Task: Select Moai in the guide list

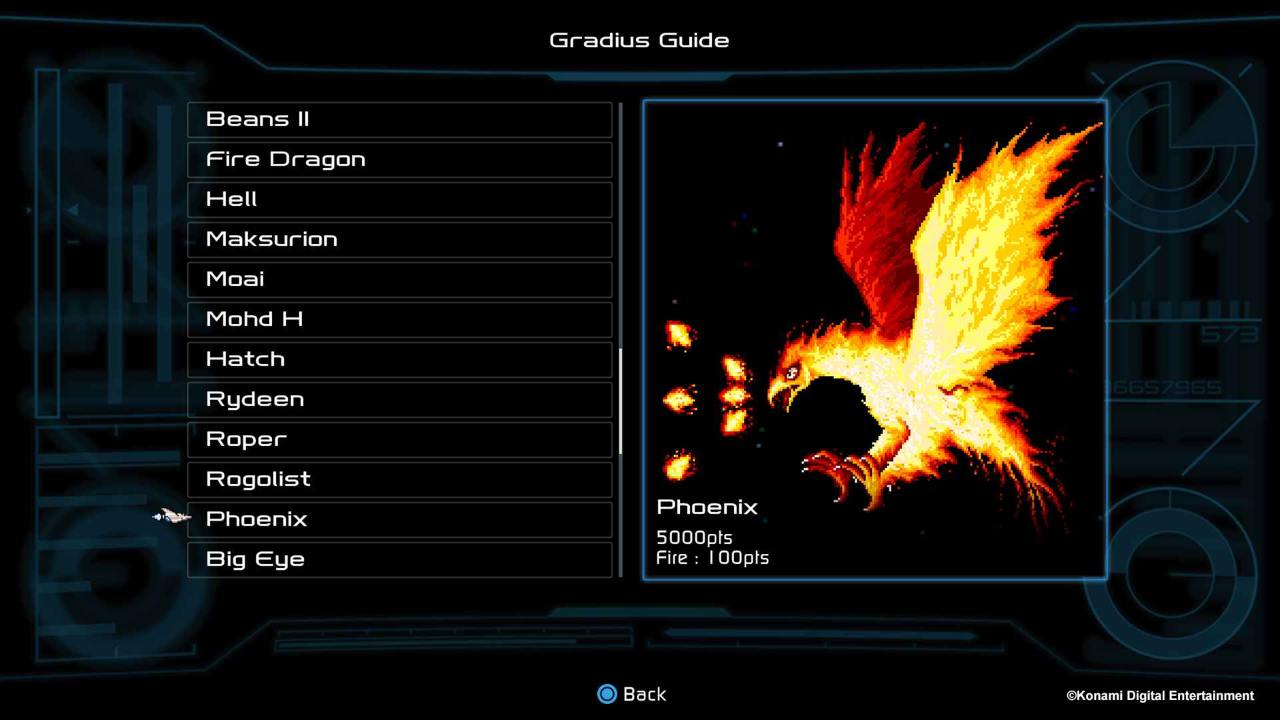Action: (x=399, y=279)
